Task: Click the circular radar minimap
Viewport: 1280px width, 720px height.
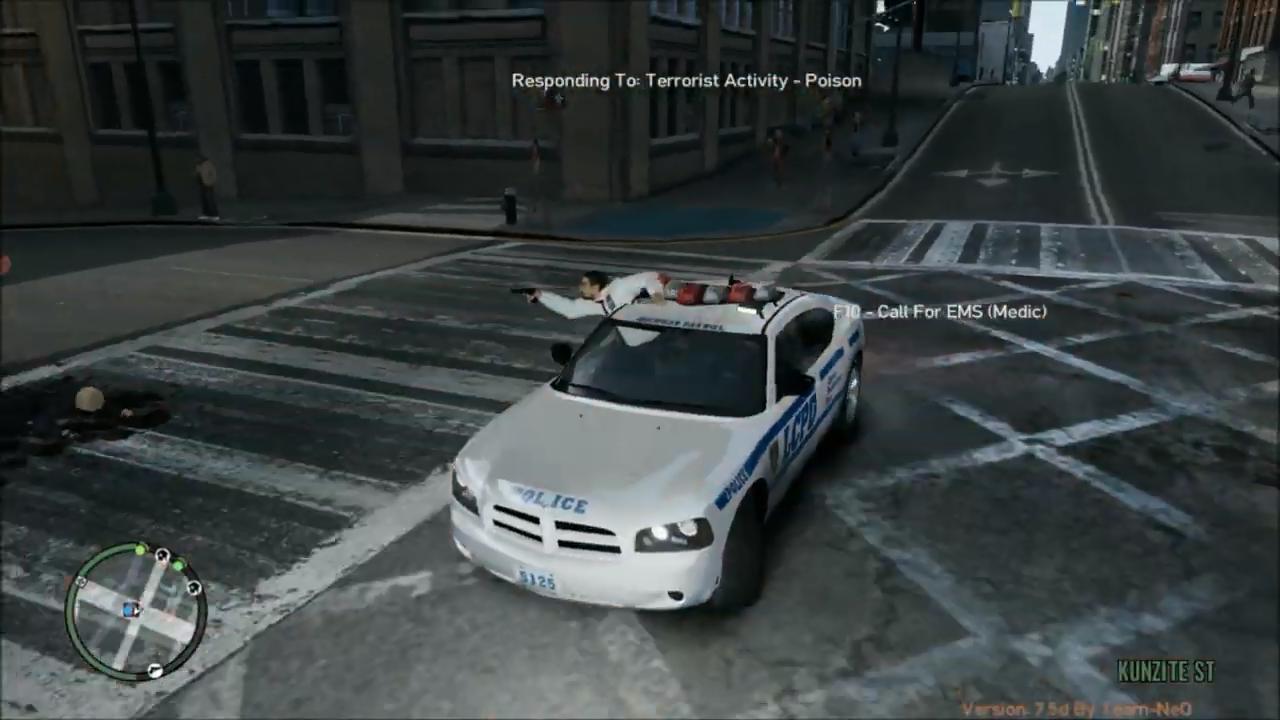Action: pos(135,611)
